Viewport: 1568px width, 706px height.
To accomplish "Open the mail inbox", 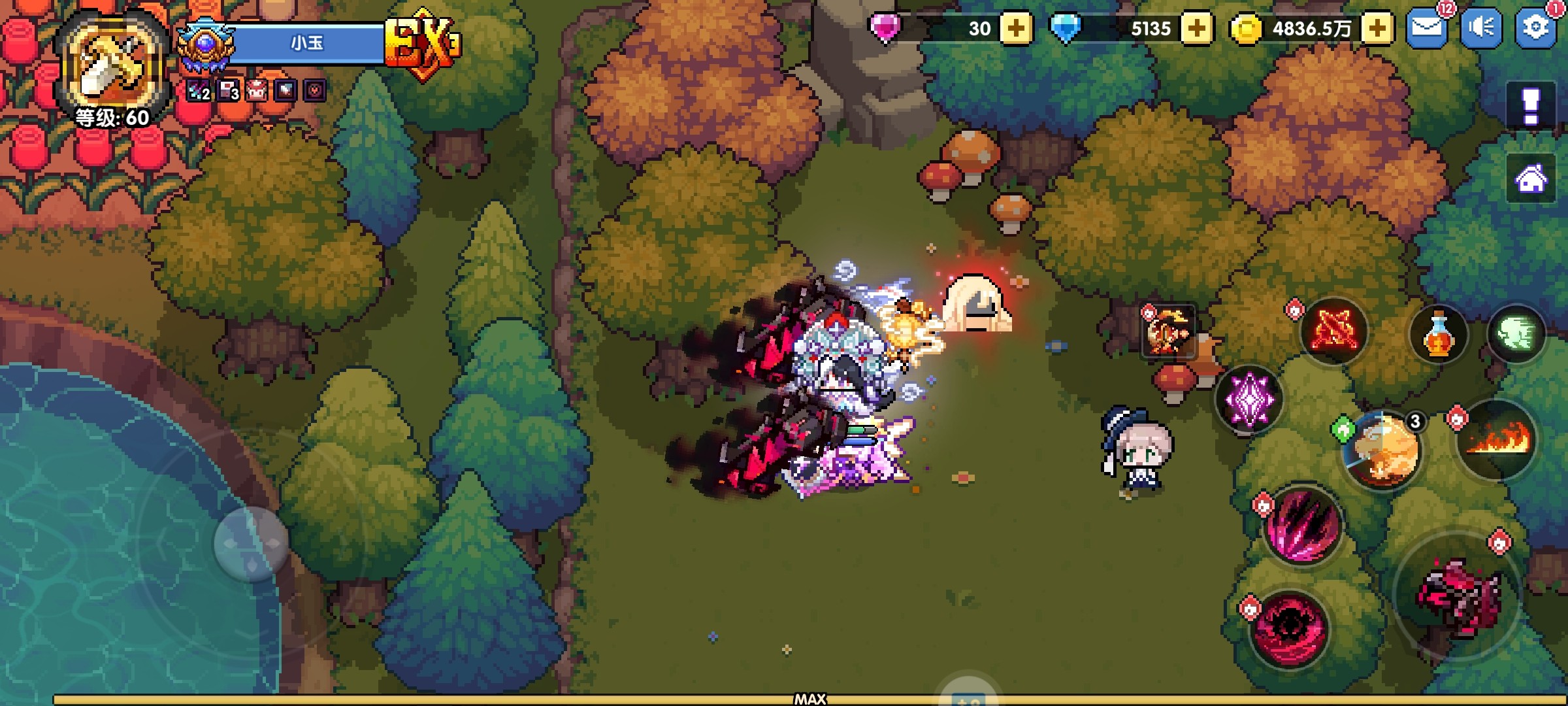I will point(1426,27).
